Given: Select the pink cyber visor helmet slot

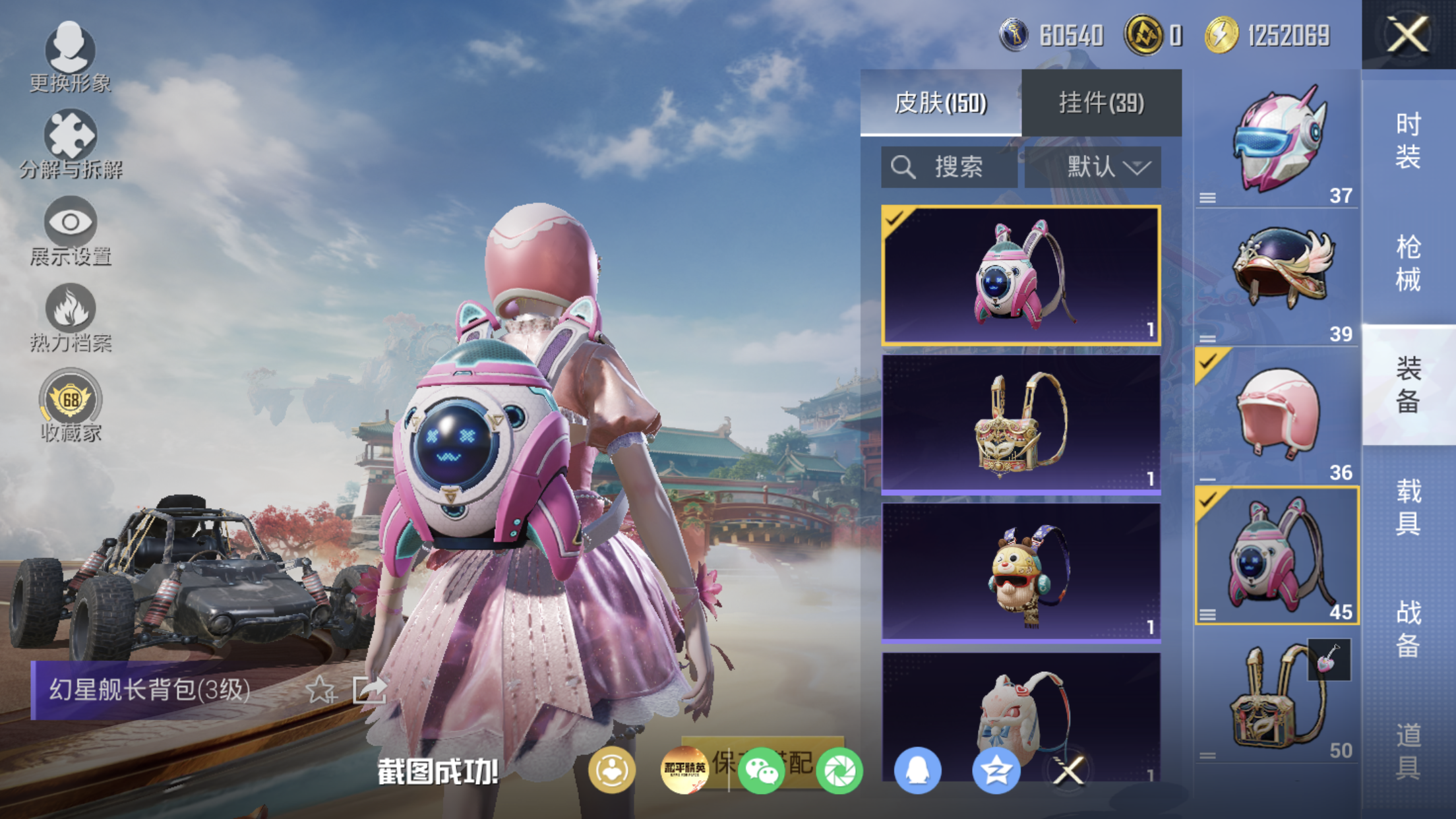Looking at the screenshot, I should (x=1277, y=140).
